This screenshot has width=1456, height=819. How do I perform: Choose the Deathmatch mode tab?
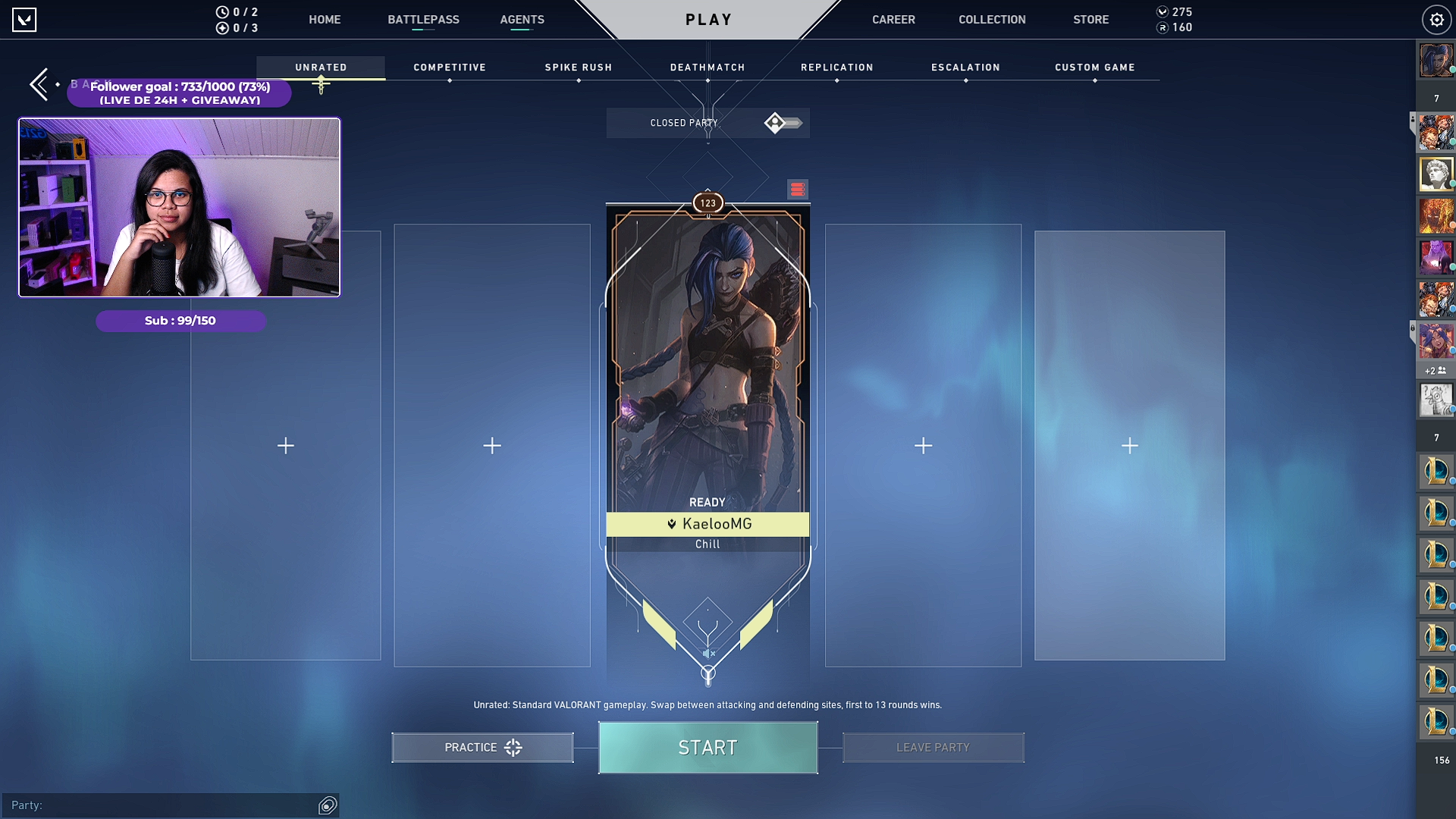click(x=708, y=67)
